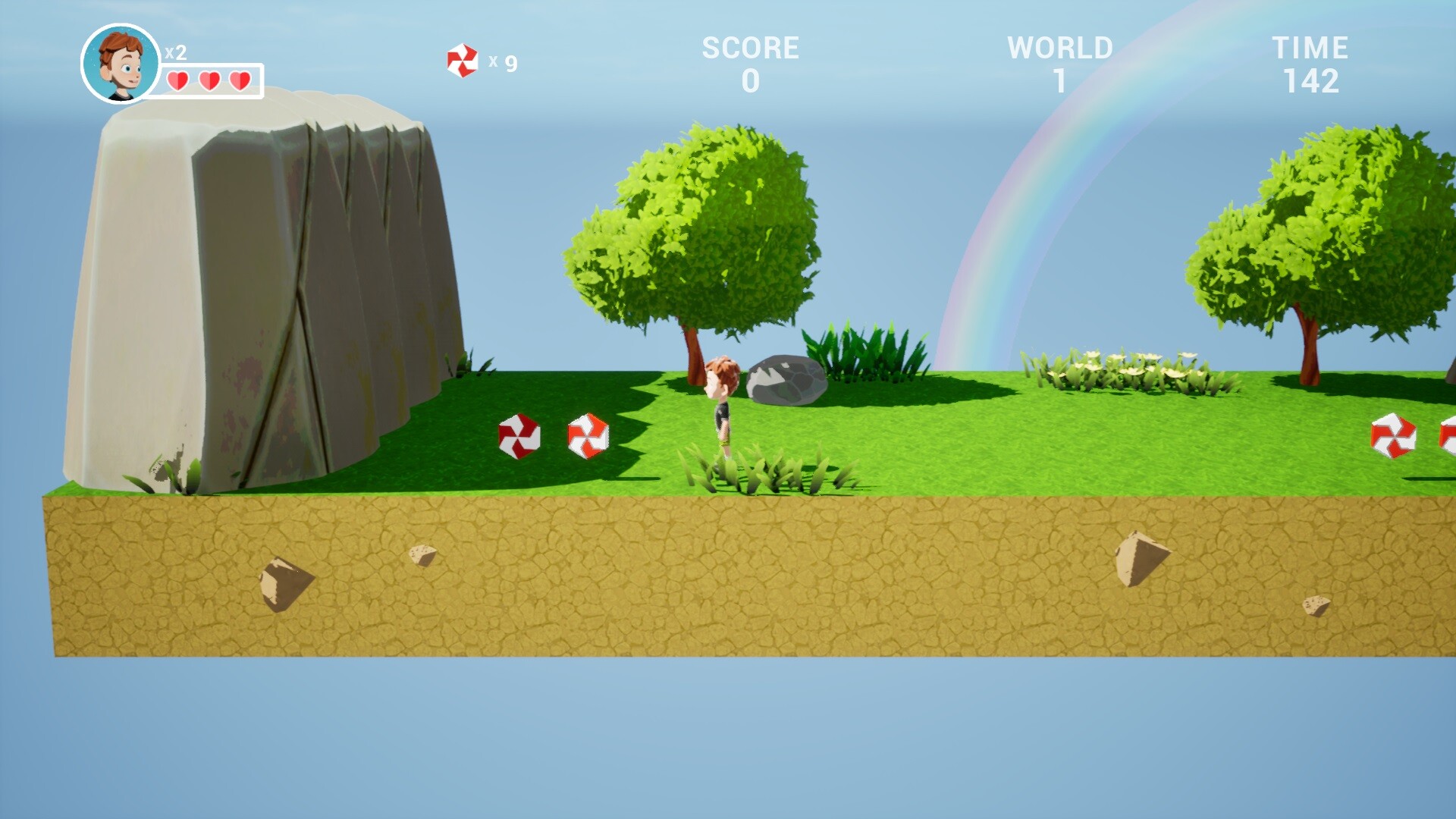Viewport: 1456px width, 819px height.
Task: Click the leftmost spinning candy near the cliff
Action: [519, 436]
